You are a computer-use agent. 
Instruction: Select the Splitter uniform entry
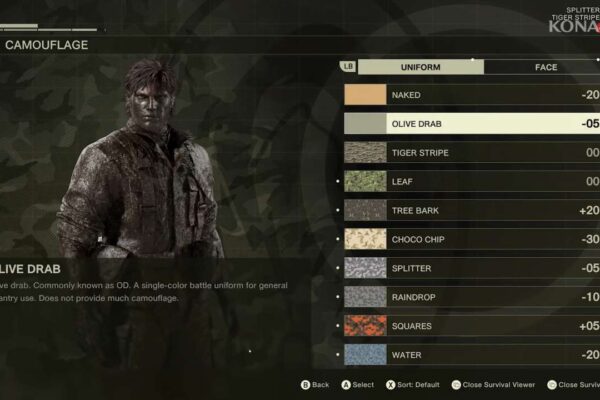click(470, 269)
